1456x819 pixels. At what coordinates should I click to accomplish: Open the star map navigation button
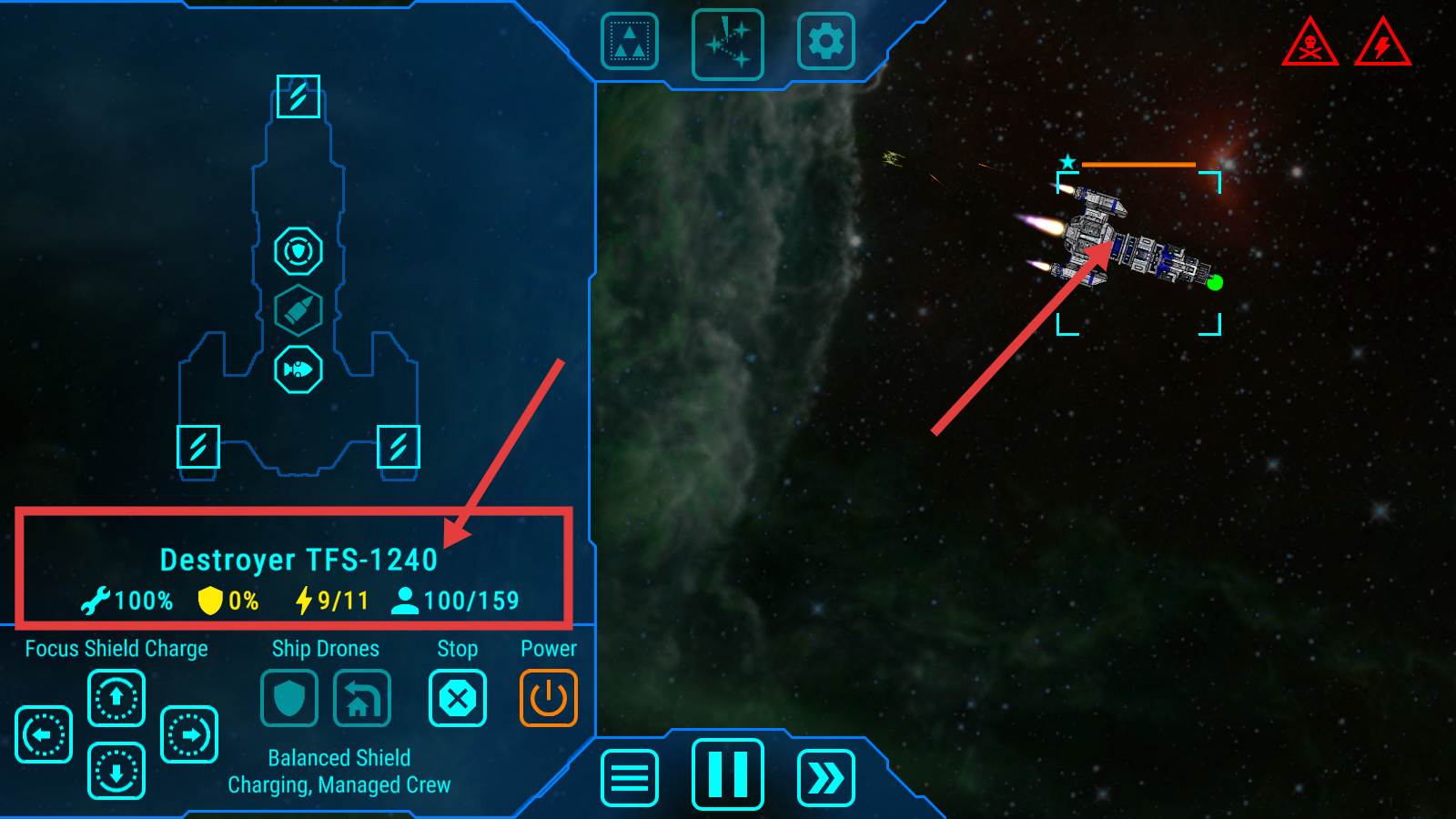point(727,44)
